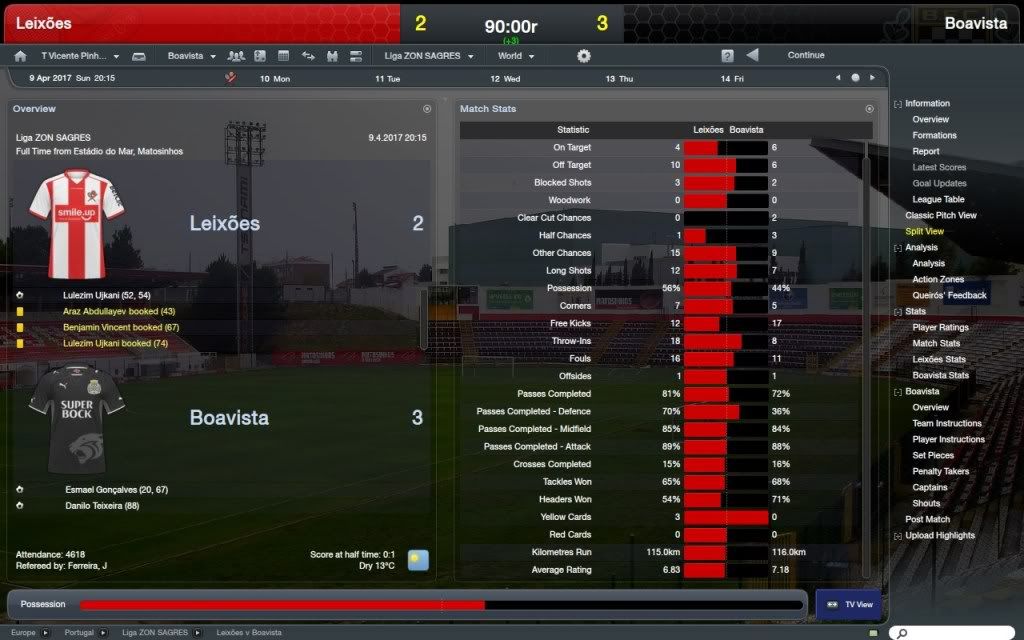
Task: Open Upload Highlights section
Action: [941, 535]
